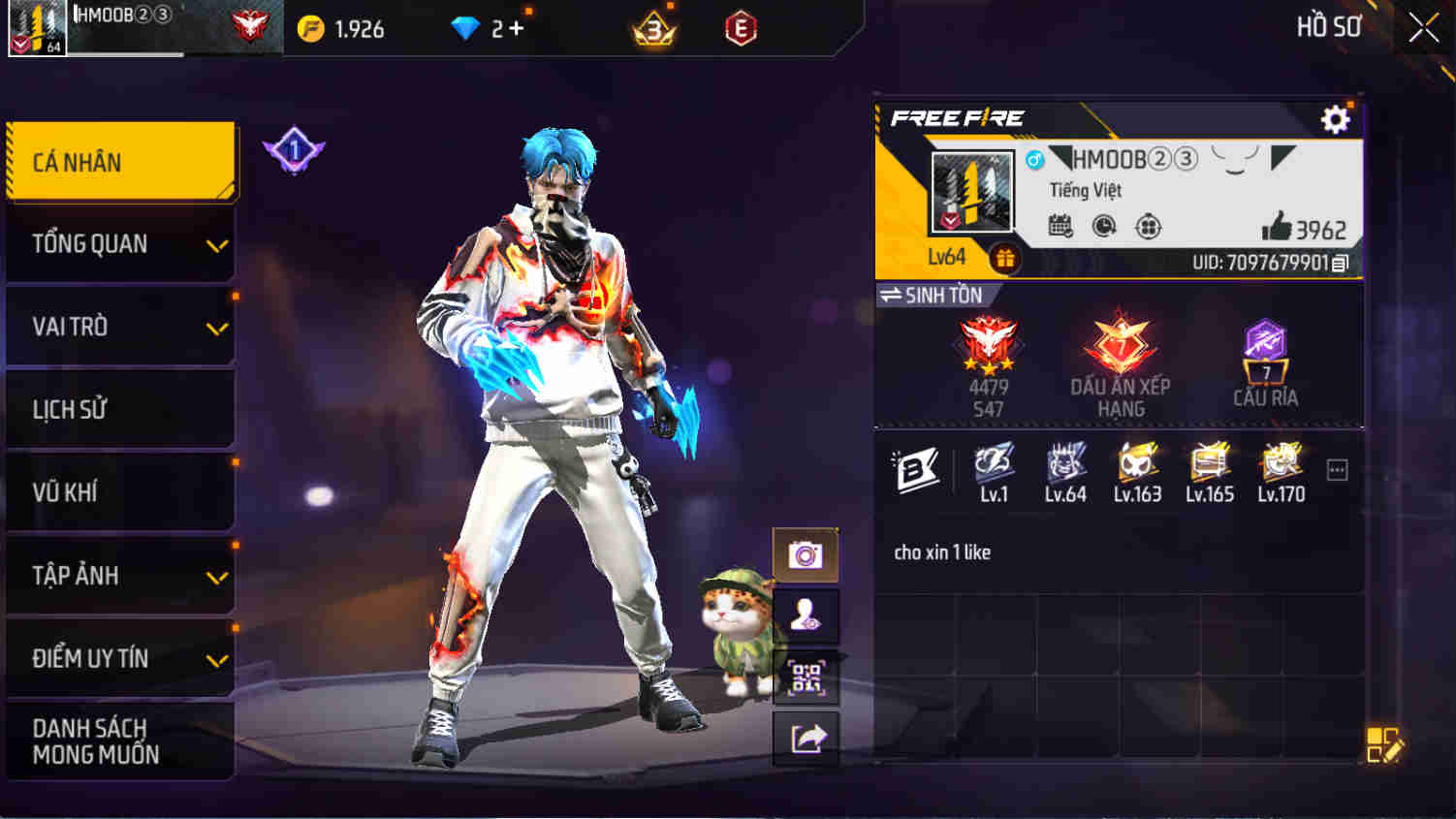Open the gold coin balance icon

coord(311,28)
